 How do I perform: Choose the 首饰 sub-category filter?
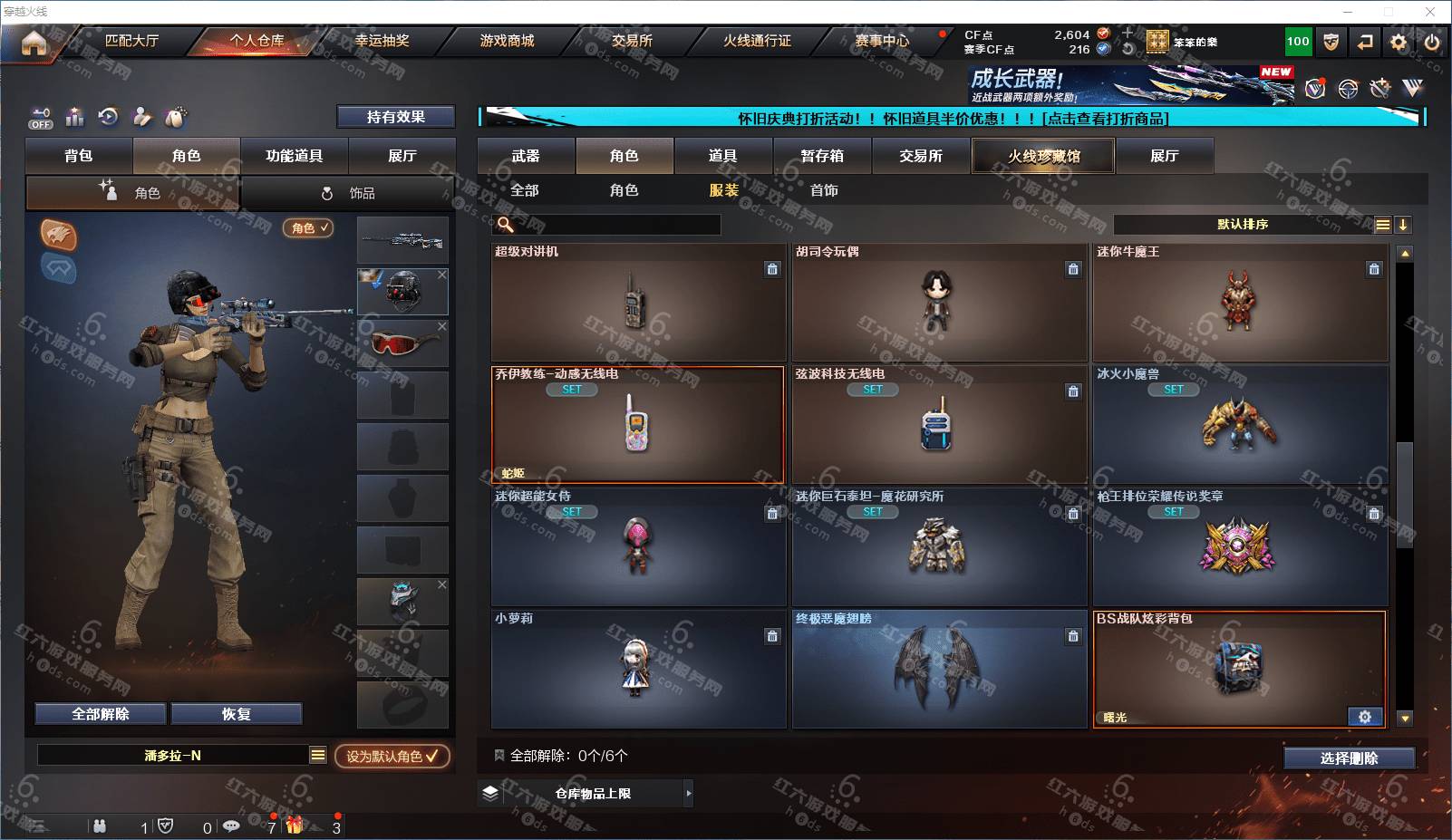[x=824, y=190]
